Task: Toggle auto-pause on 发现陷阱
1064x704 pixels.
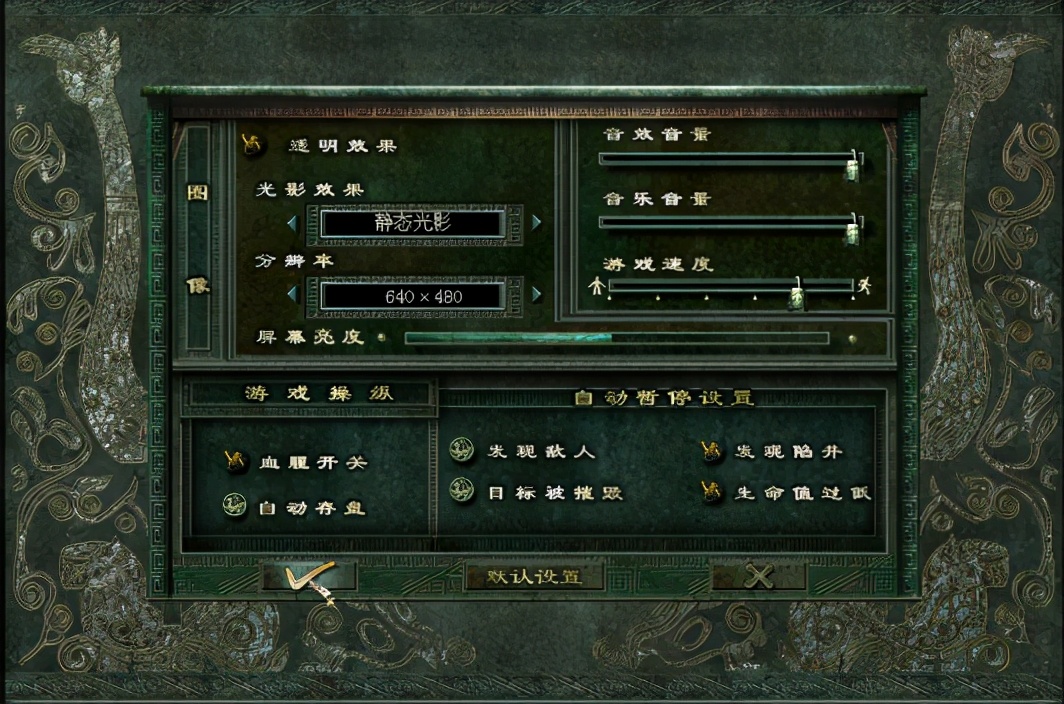Action: tap(712, 451)
